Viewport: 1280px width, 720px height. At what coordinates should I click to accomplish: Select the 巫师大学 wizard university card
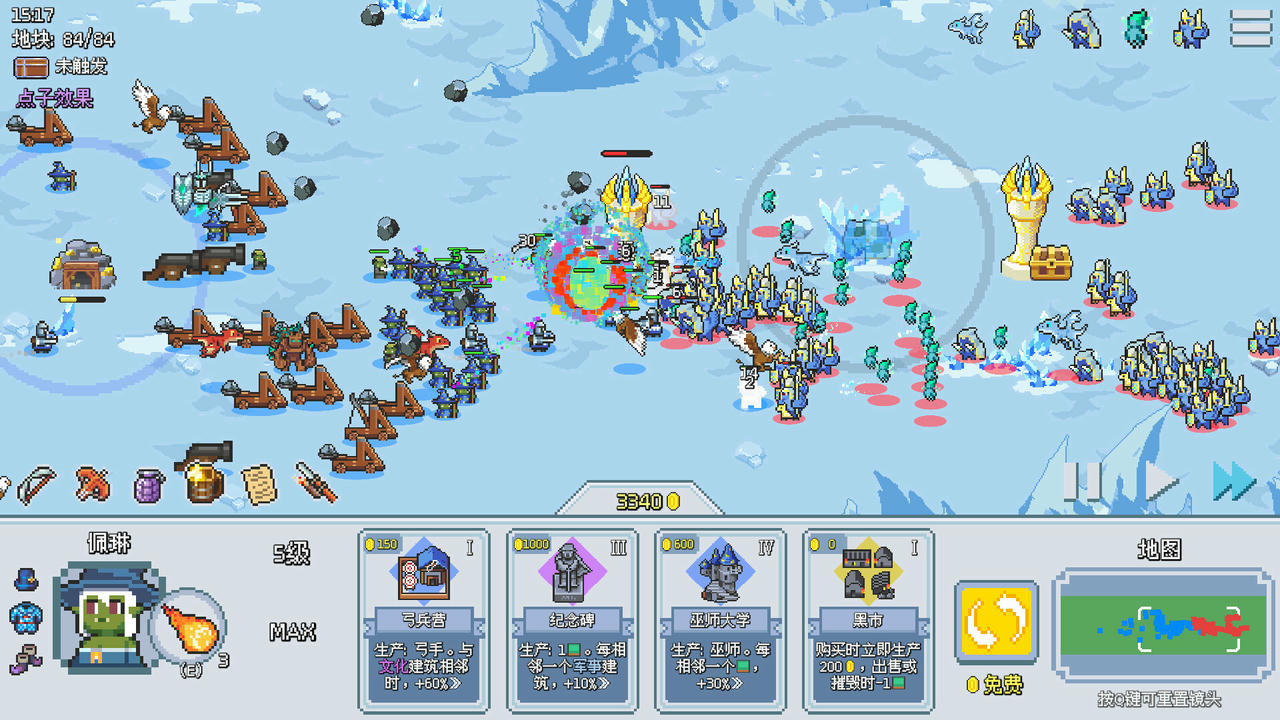point(719,620)
